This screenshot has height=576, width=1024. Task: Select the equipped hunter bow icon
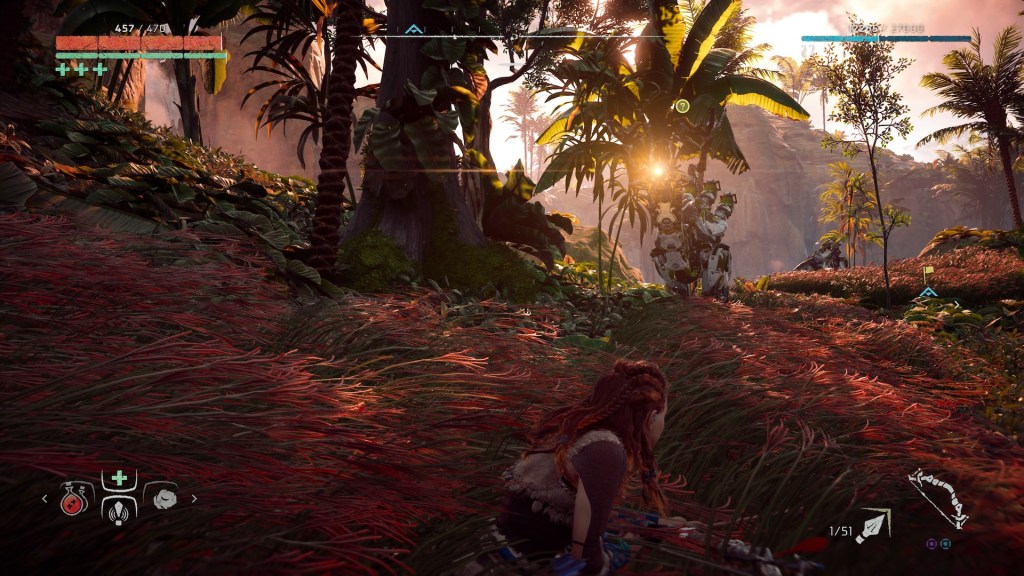pyautogui.click(x=937, y=498)
